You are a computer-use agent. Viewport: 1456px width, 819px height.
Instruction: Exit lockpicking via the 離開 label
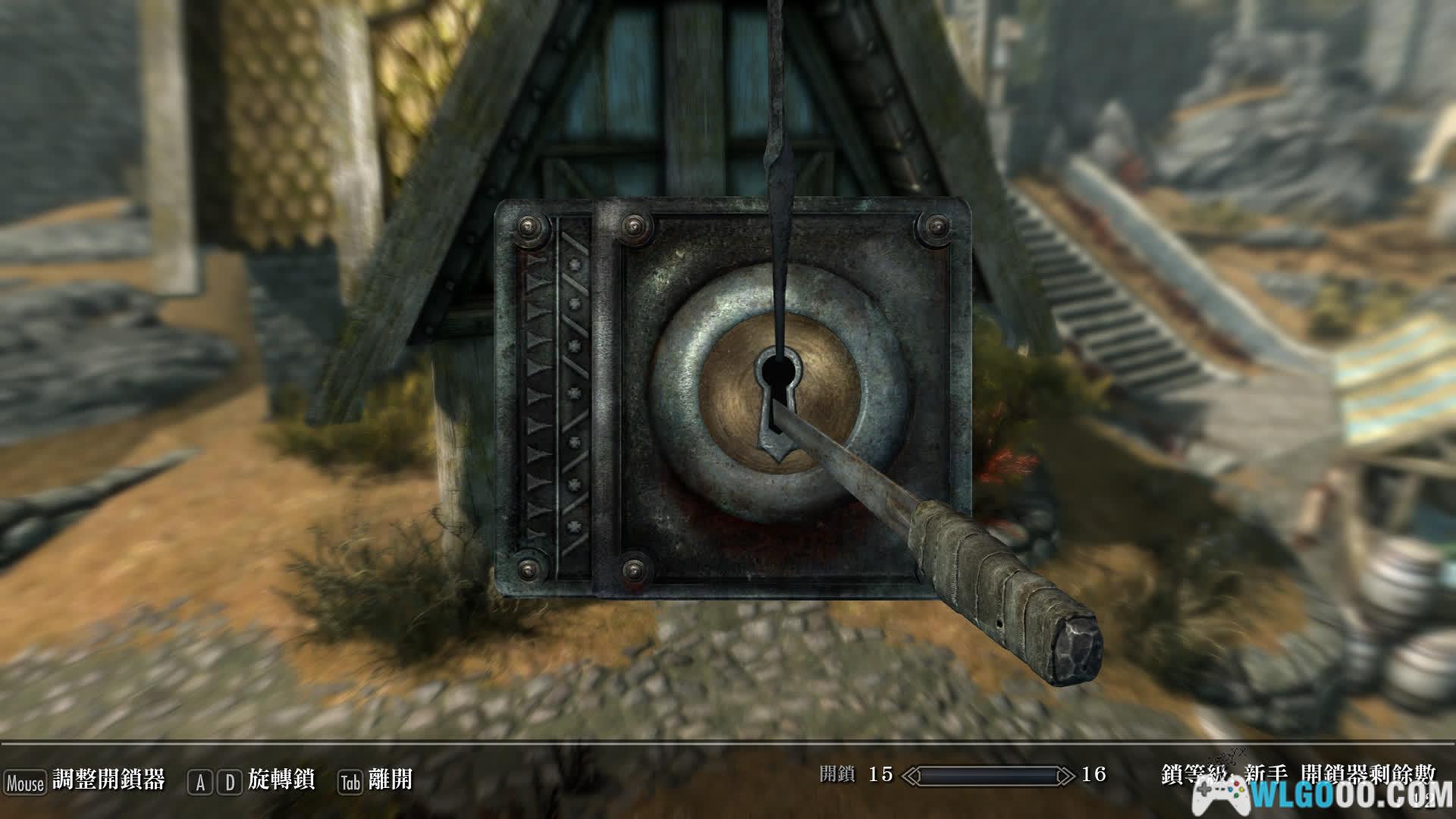pyautogui.click(x=390, y=780)
